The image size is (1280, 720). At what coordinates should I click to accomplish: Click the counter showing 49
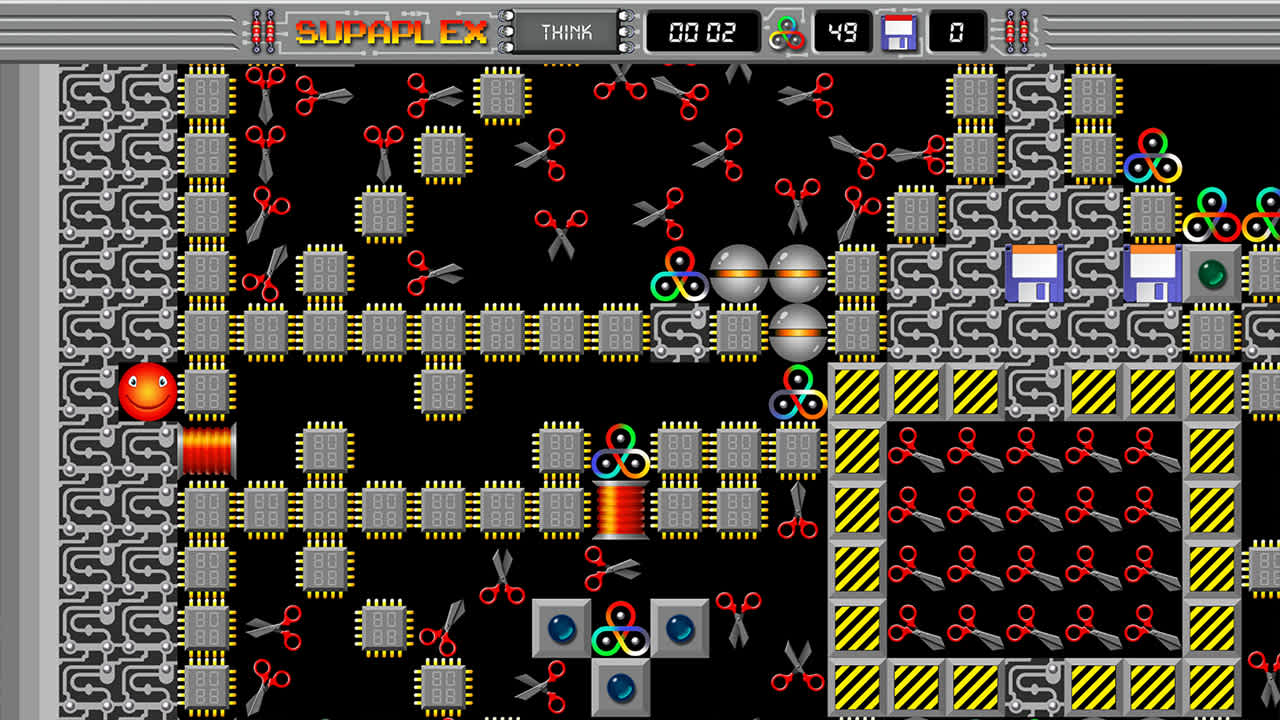(x=844, y=31)
